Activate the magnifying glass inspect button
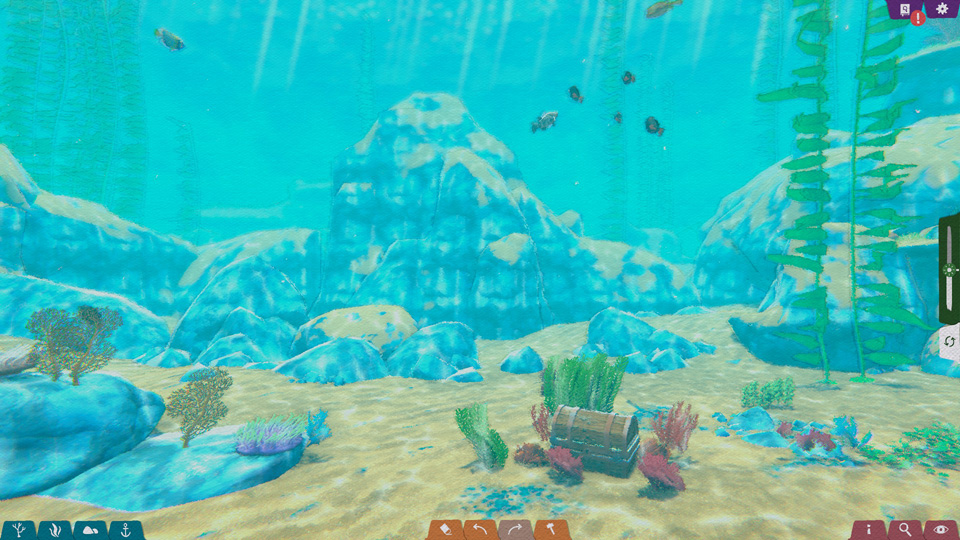The image size is (960, 540). coord(905,530)
